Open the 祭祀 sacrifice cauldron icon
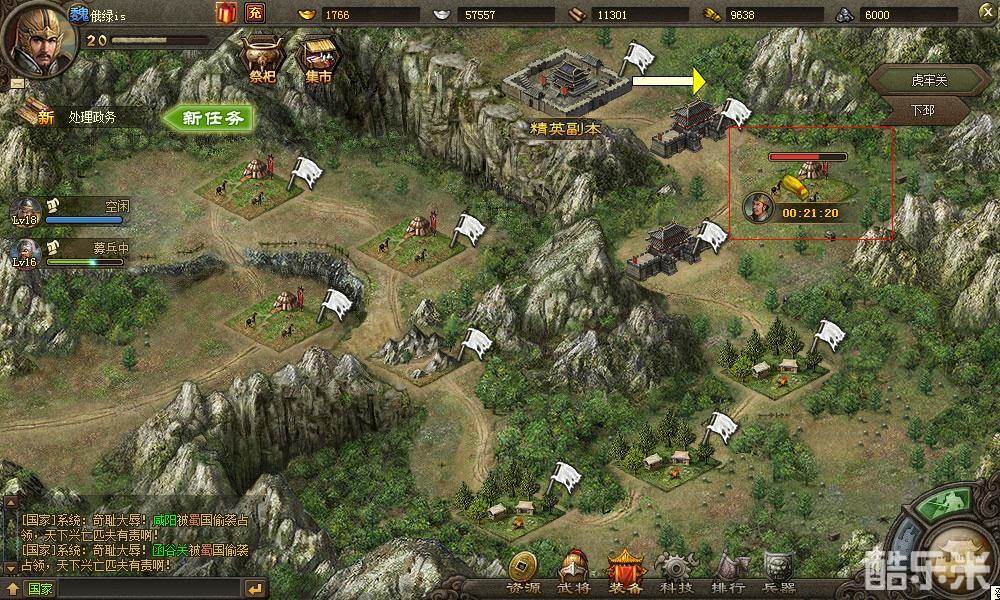This screenshot has width=1000, height=600. click(x=263, y=58)
